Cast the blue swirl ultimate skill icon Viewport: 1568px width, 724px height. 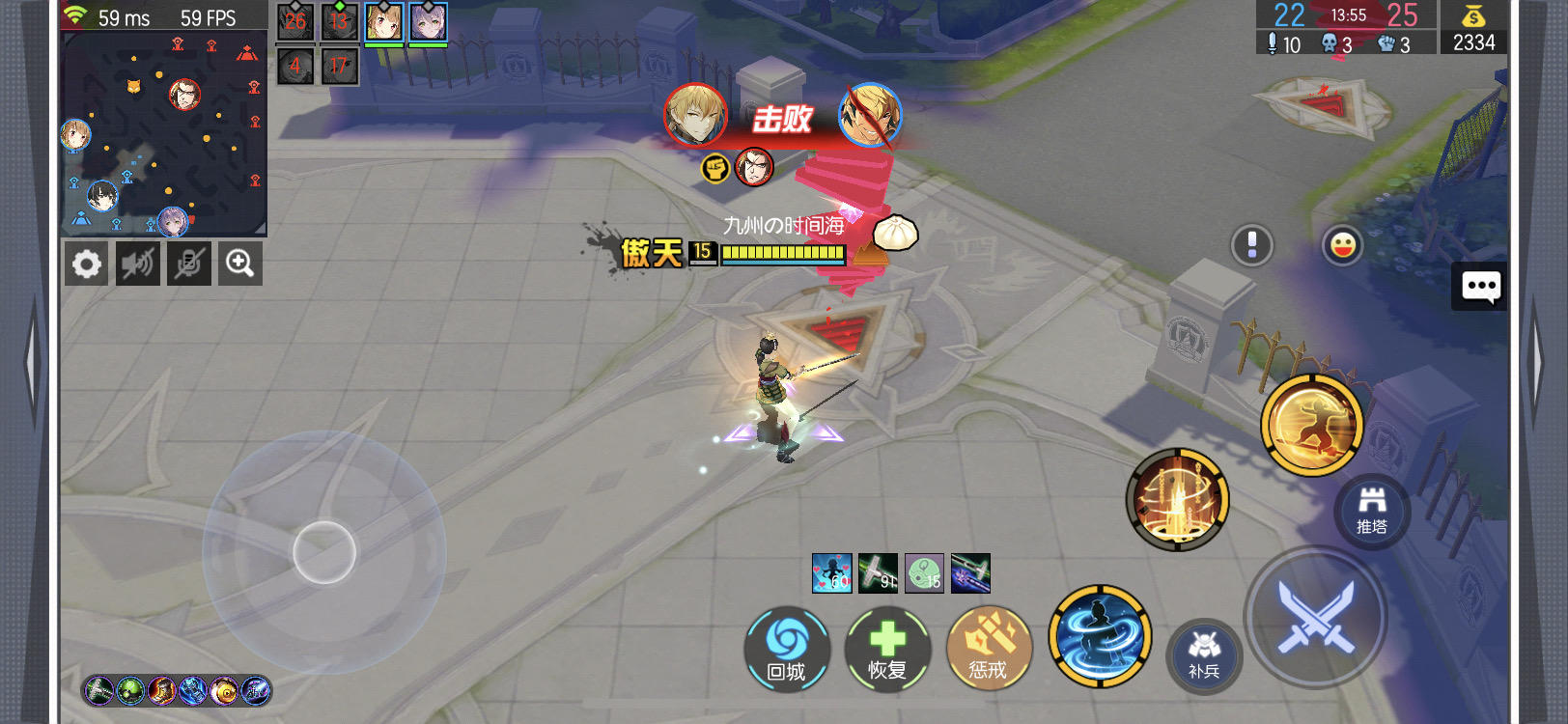tap(1100, 637)
